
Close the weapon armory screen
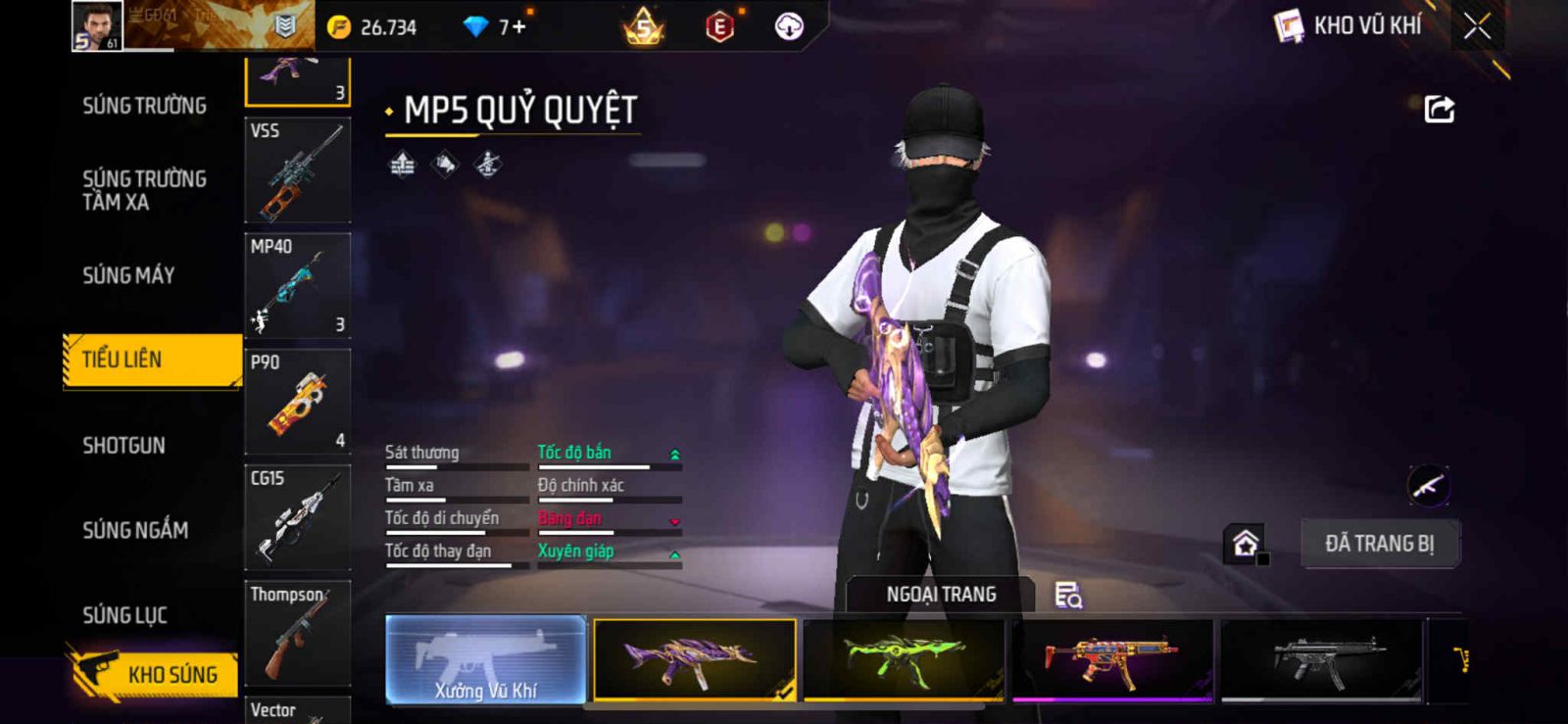(1477, 26)
